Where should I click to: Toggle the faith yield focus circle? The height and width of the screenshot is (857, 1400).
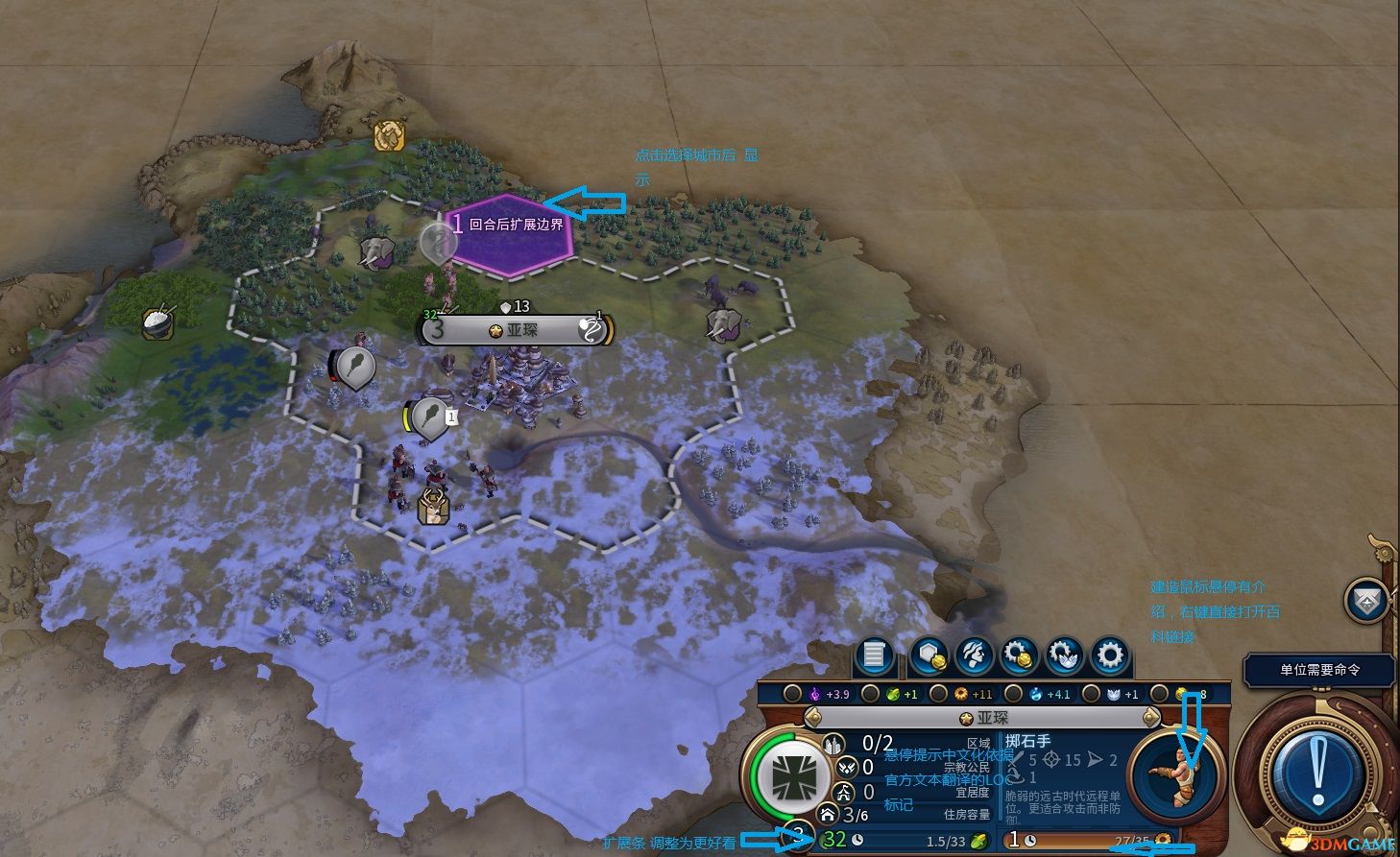tap(1091, 693)
